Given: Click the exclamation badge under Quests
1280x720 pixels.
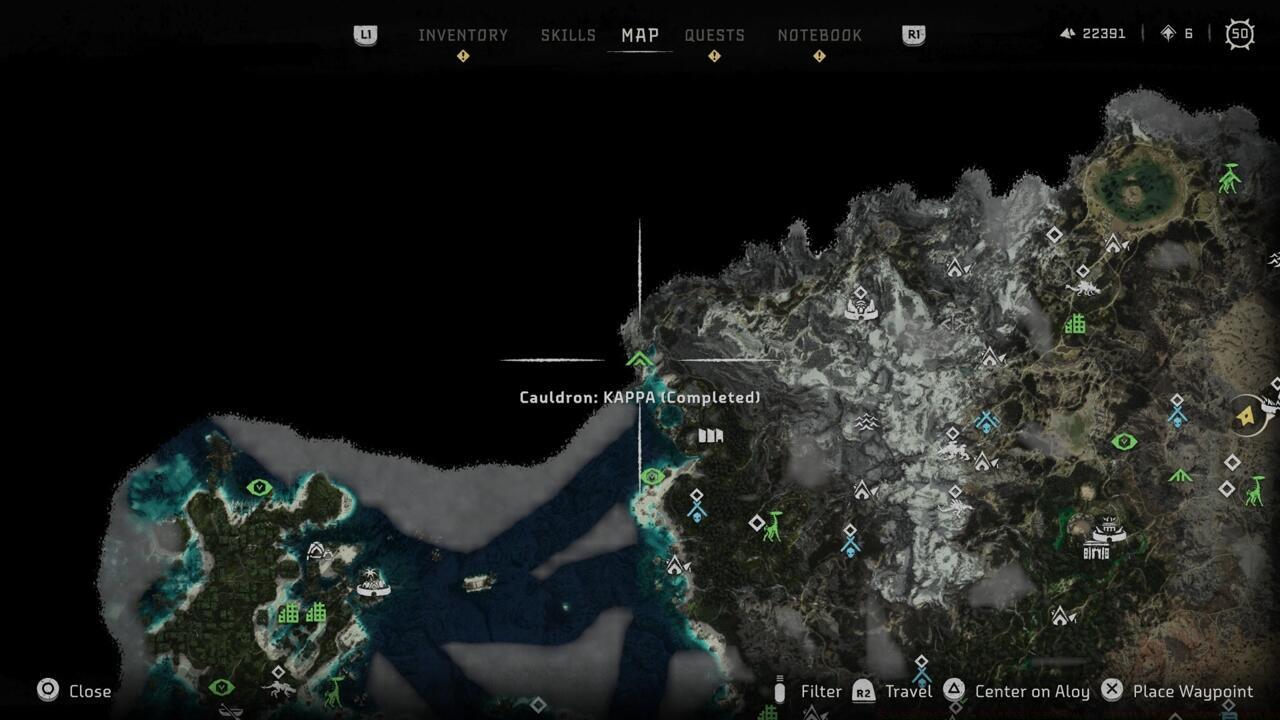Looking at the screenshot, I should coord(713,57).
